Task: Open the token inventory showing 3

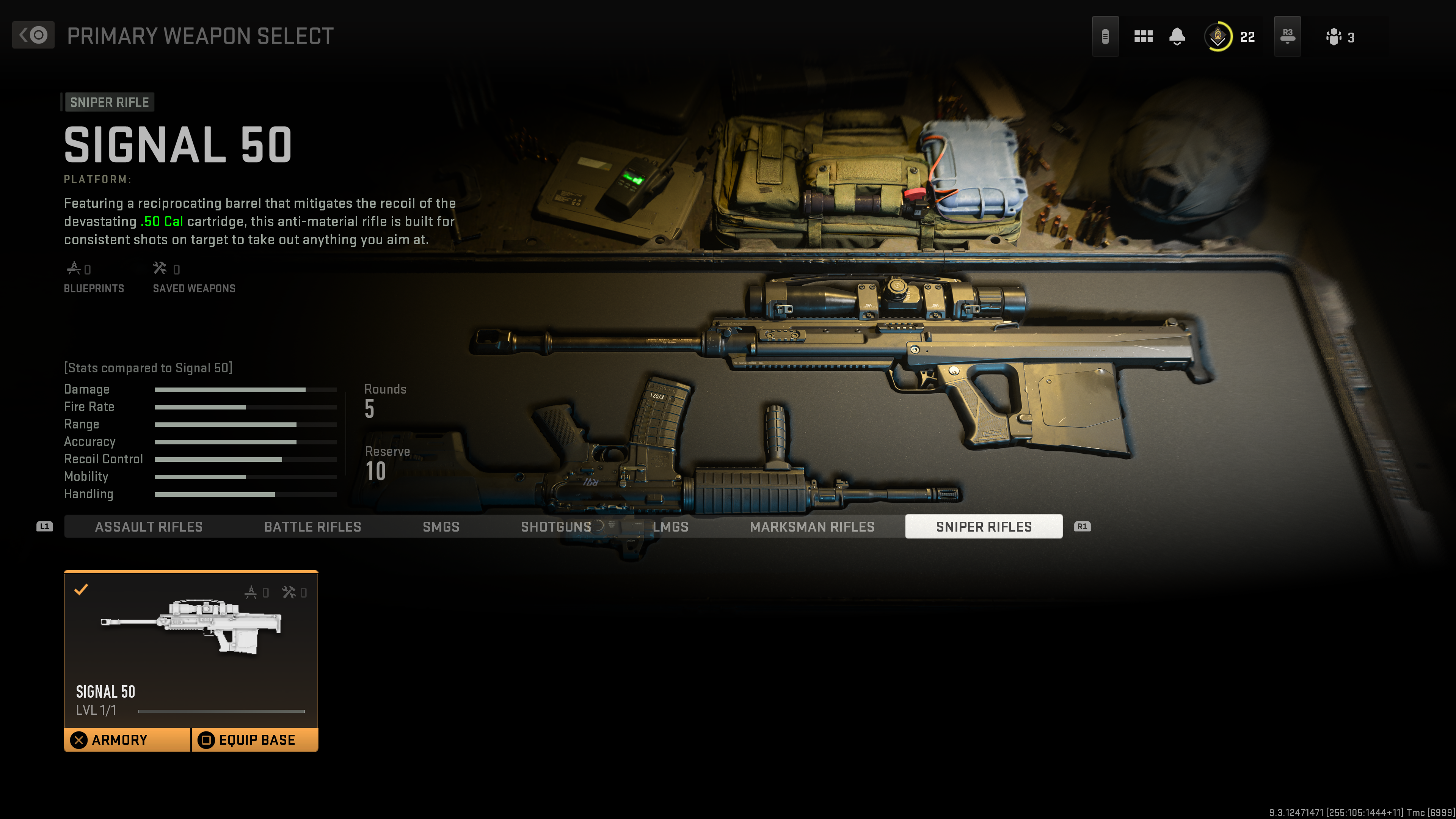Action: click(x=1334, y=36)
